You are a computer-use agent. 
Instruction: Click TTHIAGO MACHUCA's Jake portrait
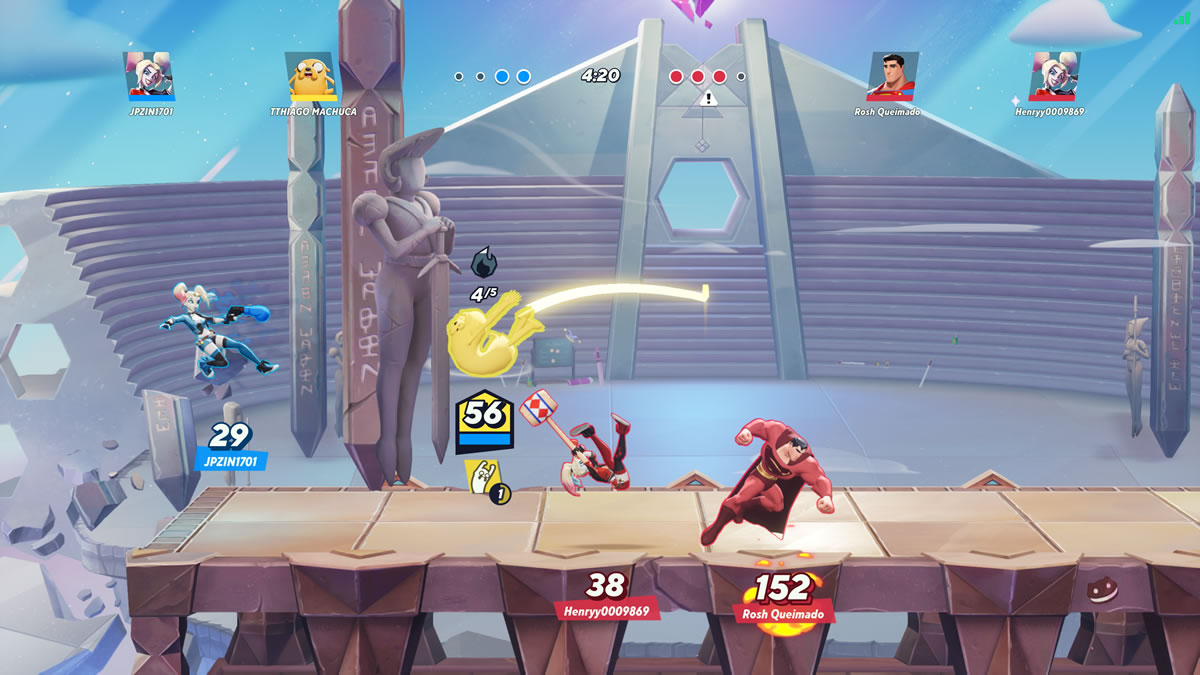[x=310, y=76]
